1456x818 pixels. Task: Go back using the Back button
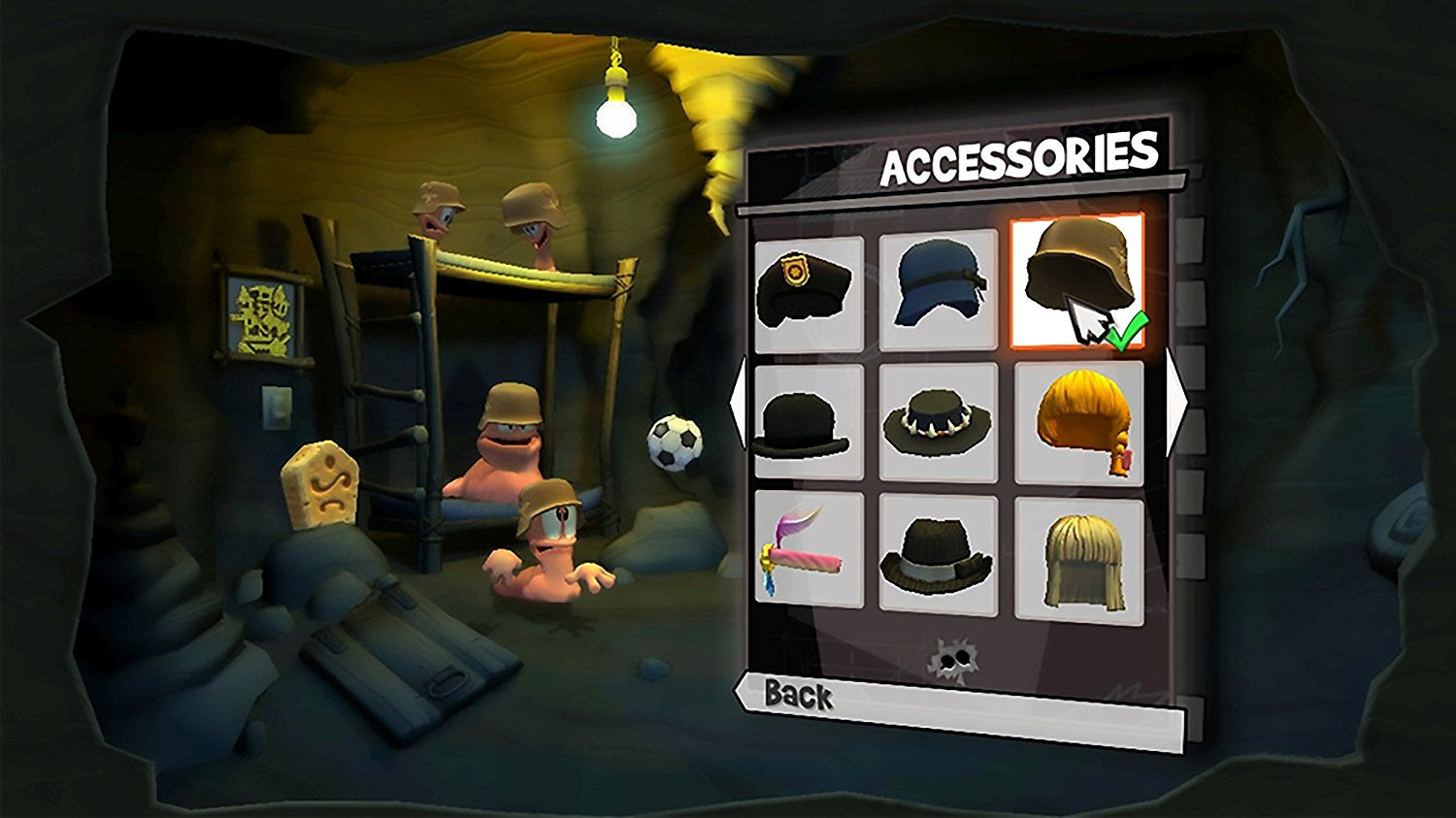tap(798, 695)
